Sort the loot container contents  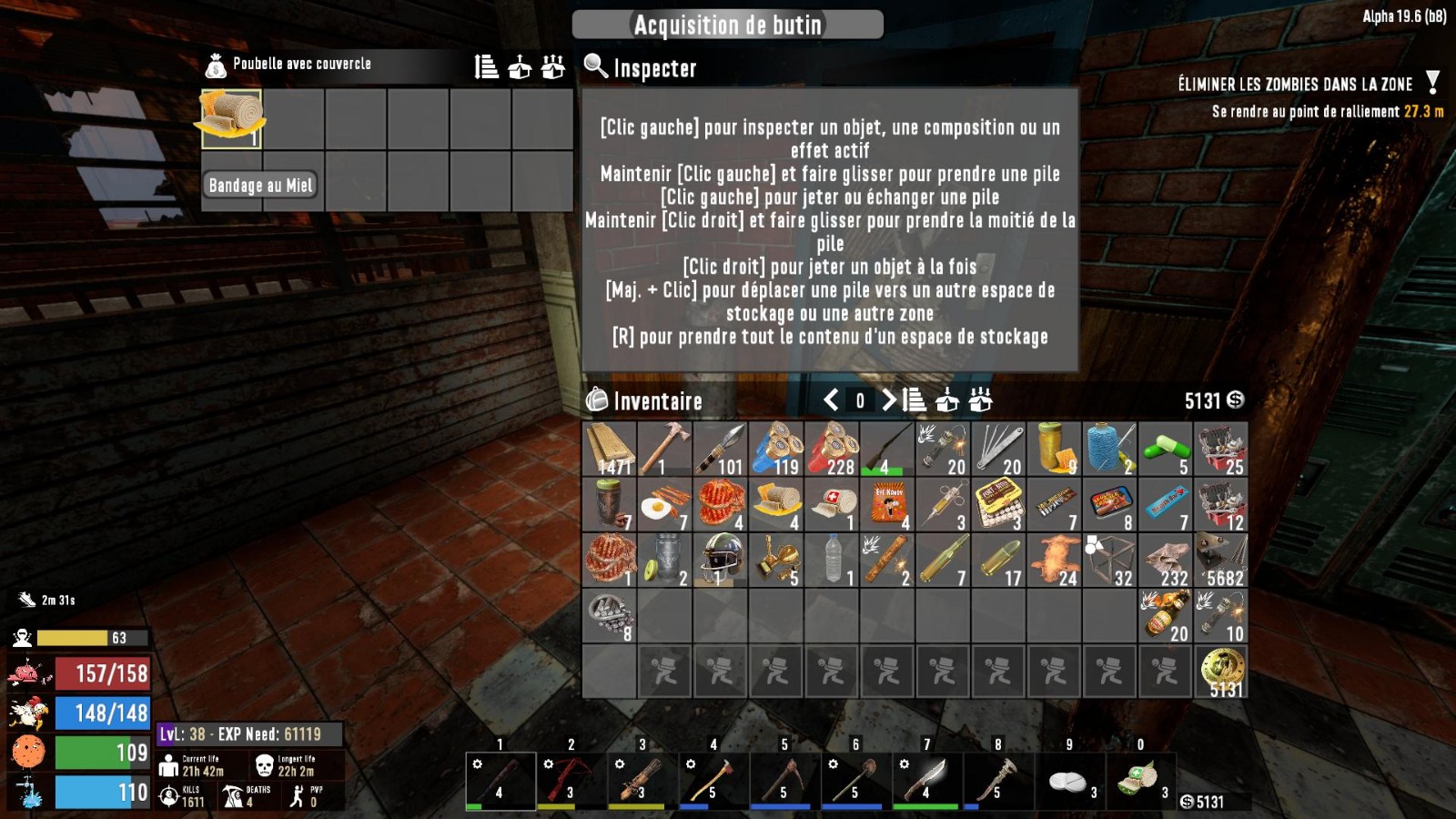(487, 66)
